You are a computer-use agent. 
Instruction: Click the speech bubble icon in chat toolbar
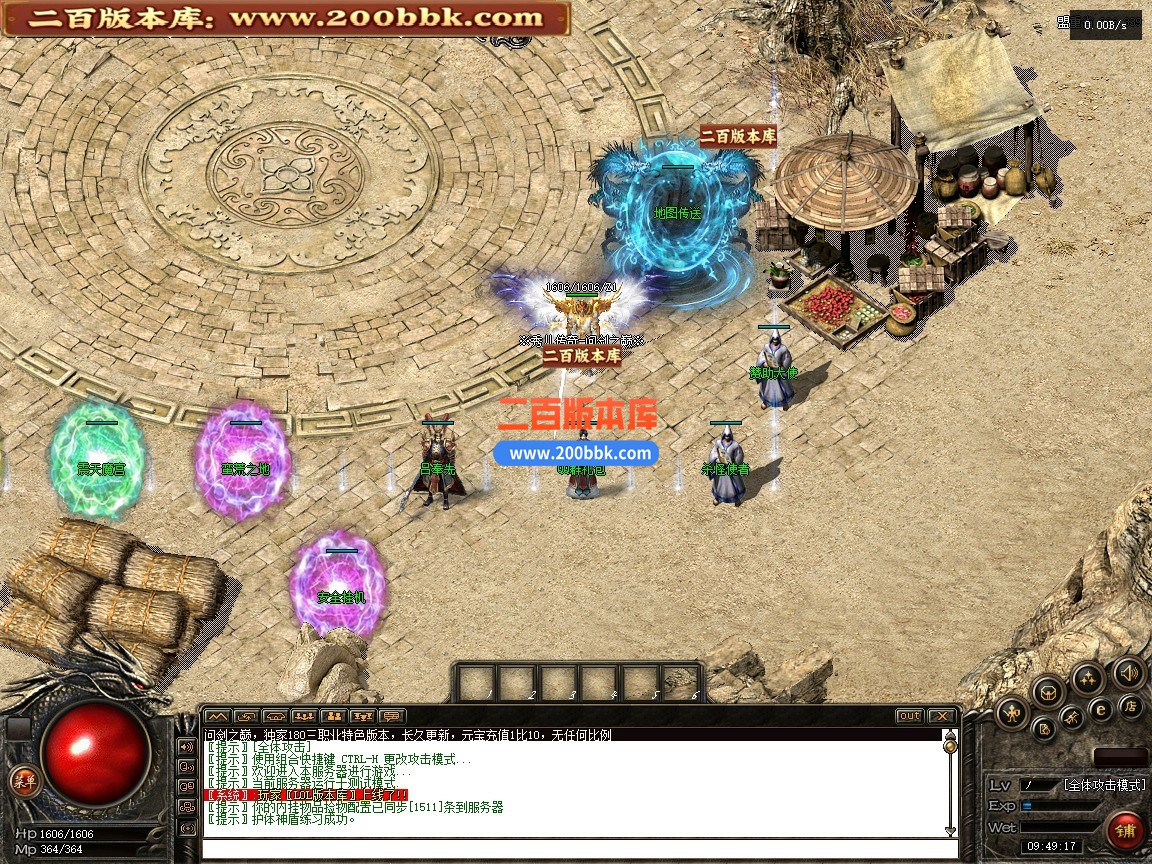392,716
